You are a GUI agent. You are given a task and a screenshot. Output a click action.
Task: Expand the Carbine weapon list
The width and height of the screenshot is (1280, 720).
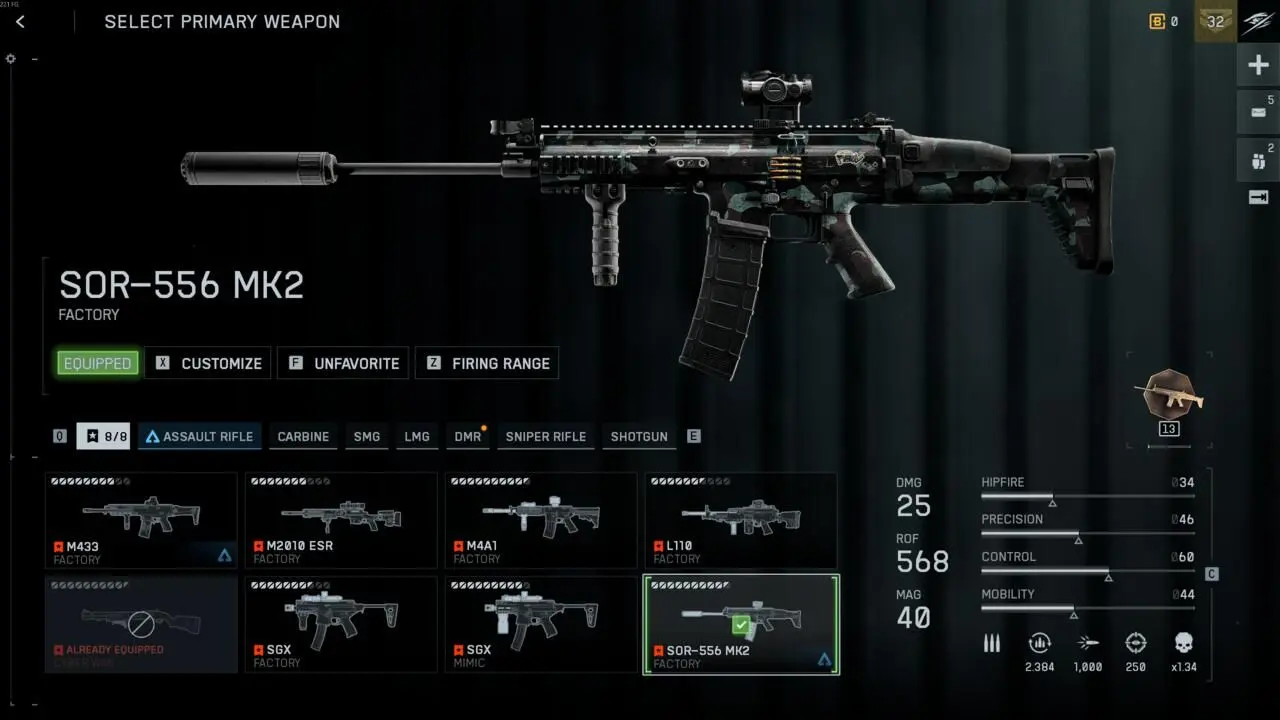302,436
